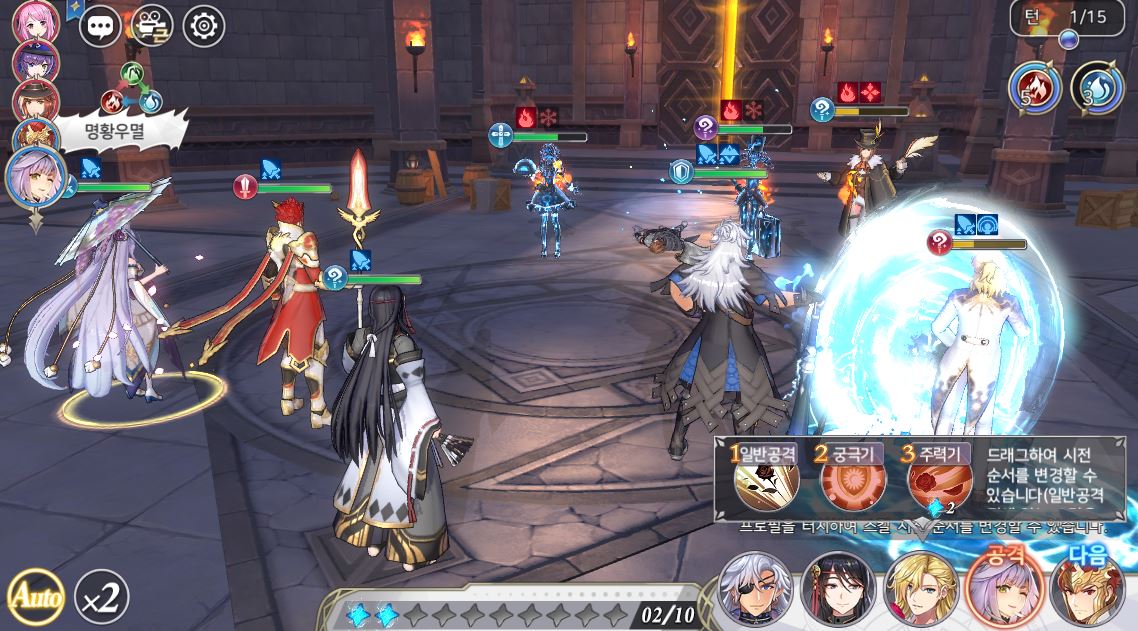The width and height of the screenshot is (1138, 631).
Task: Select the large silver-haired active portrait
Action: tap(36, 176)
